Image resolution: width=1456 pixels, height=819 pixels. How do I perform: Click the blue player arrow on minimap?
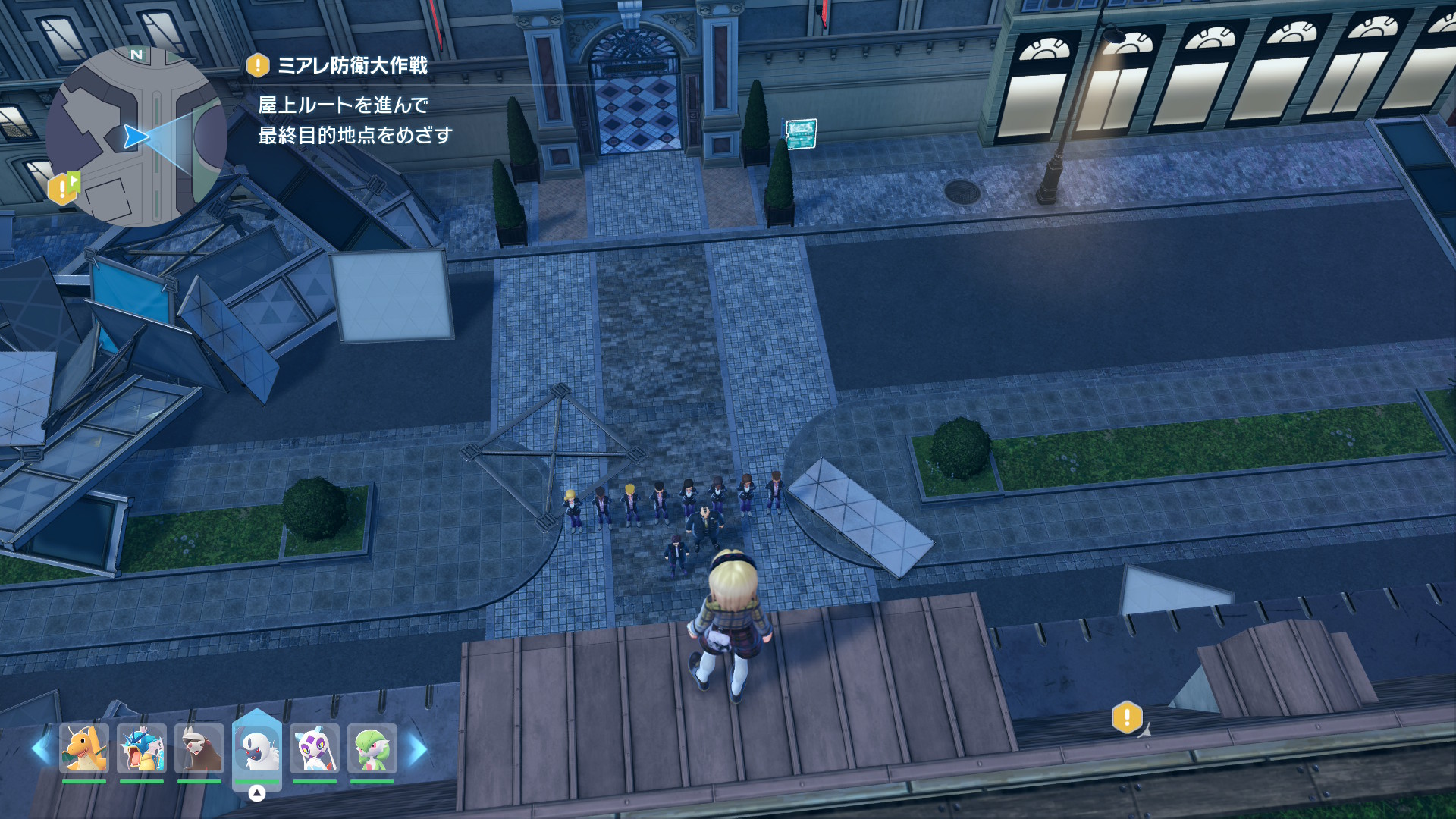tap(135, 136)
